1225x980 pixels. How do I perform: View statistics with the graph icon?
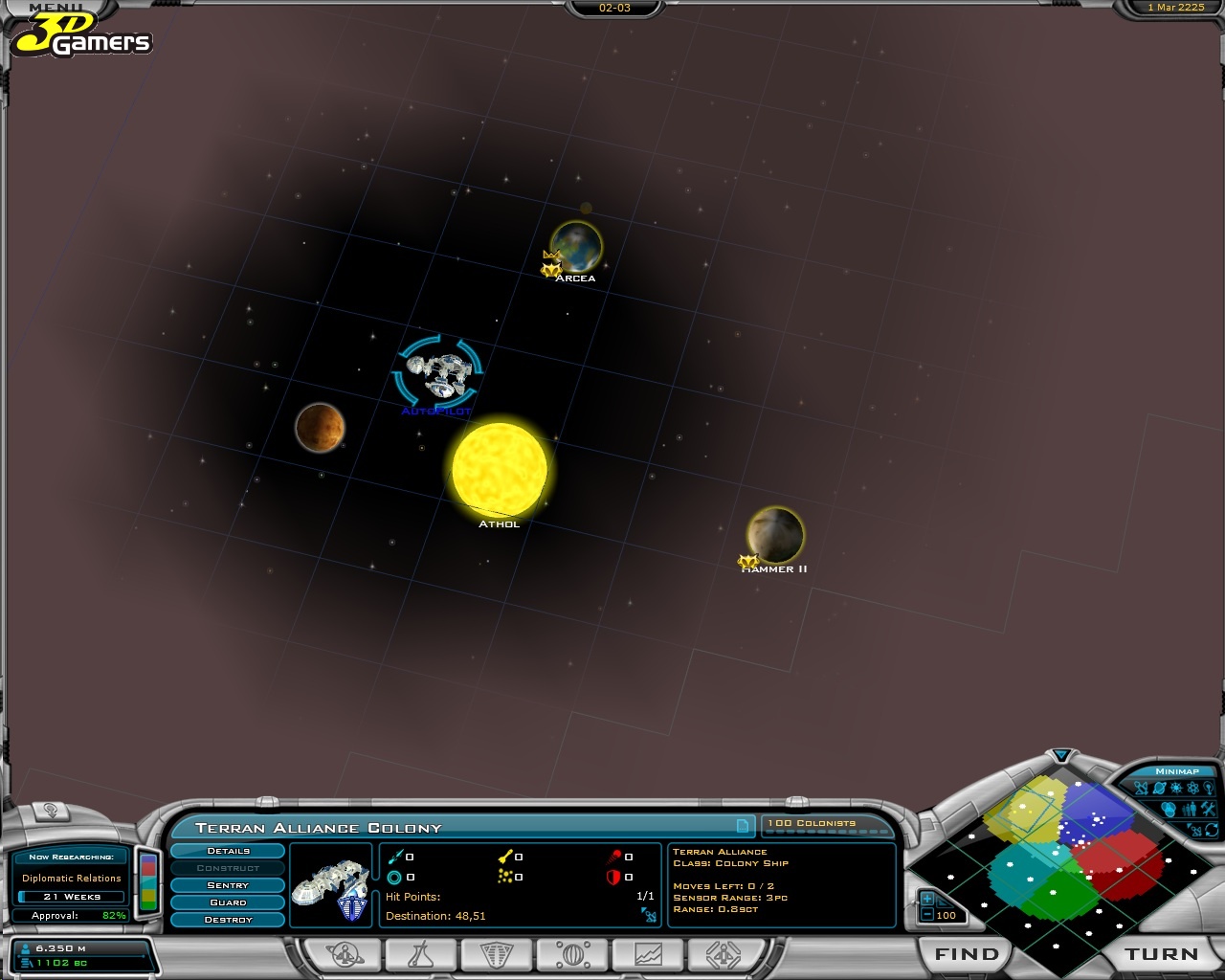coord(647,954)
